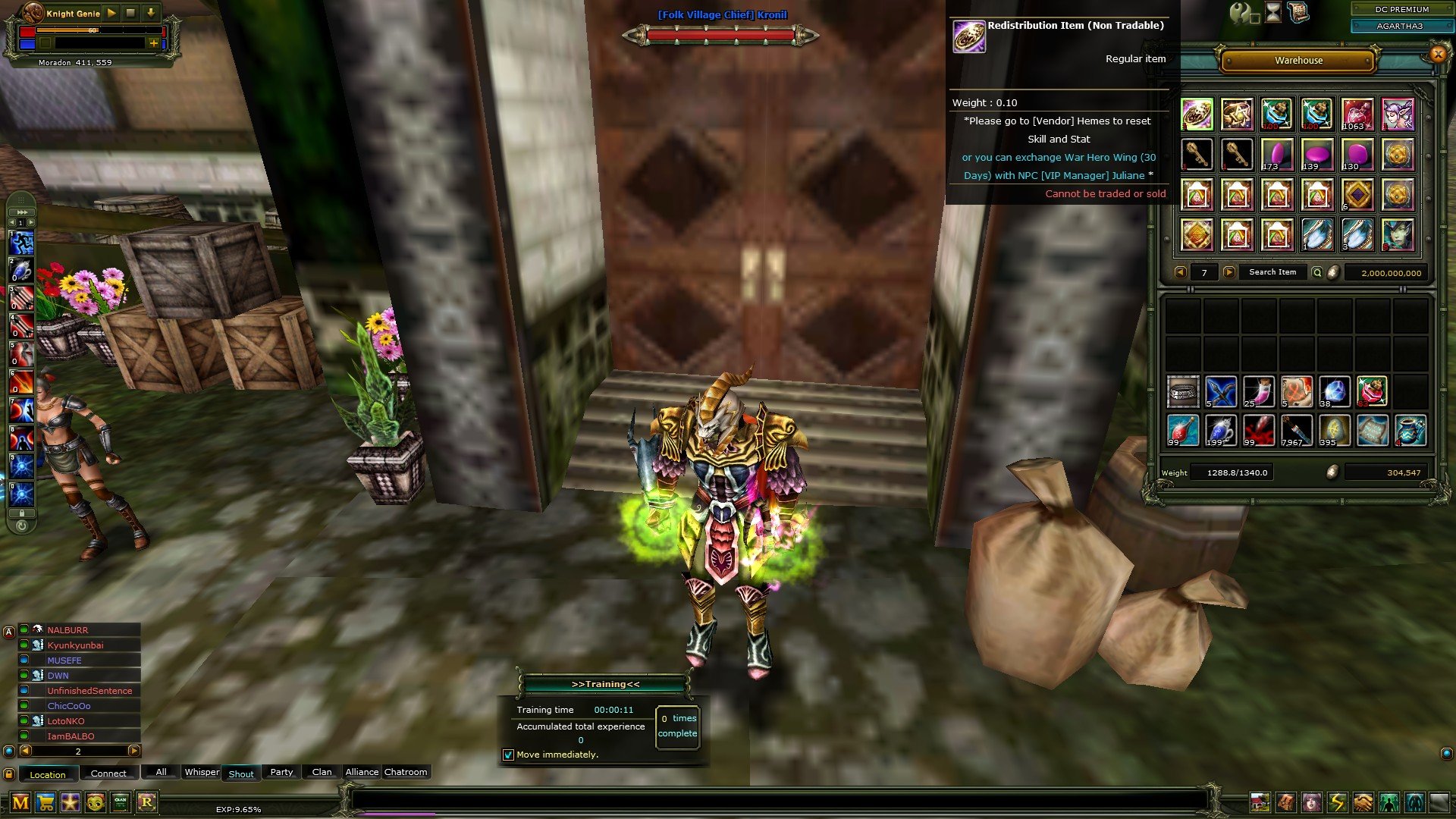The height and width of the screenshot is (819, 1456).
Task: Select the inventory stack of 7,967 items
Action: tap(1296, 430)
